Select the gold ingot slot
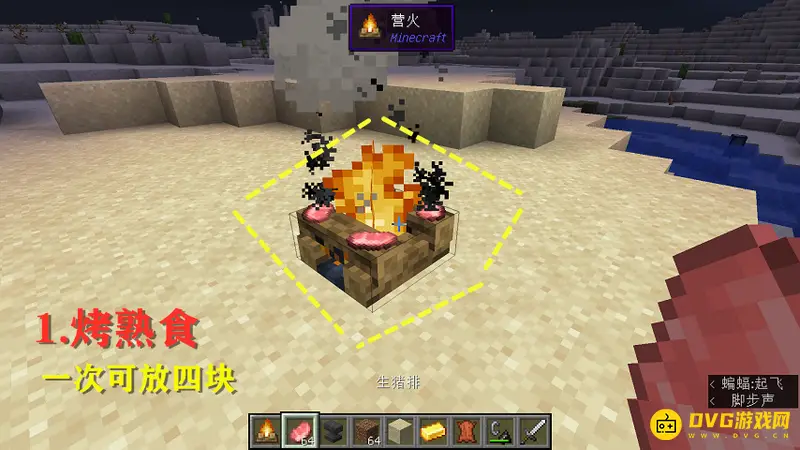Image resolution: width=800 pixels, height=450 pixels. tap(432, 431)
